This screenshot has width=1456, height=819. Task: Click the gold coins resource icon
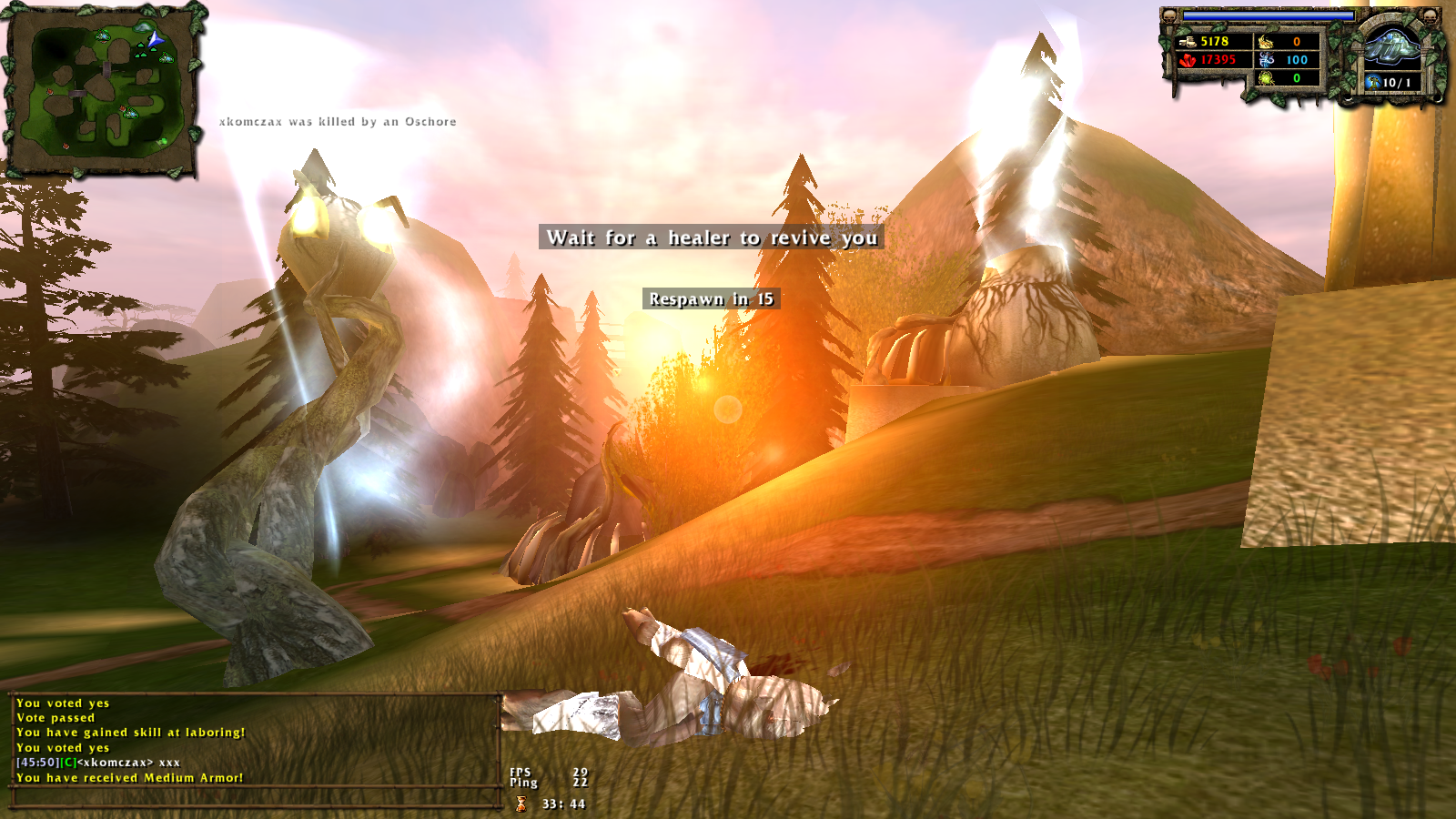tap(1186, 41)
